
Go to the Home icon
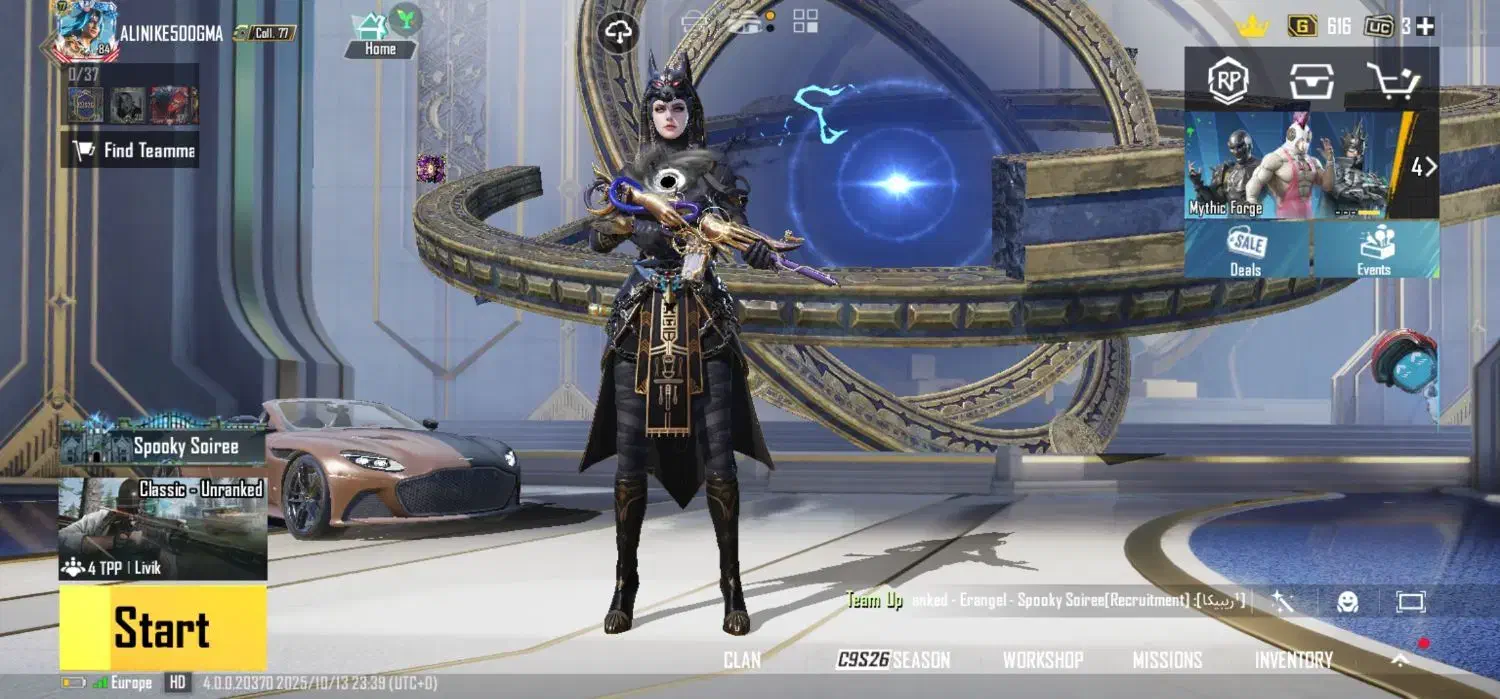[x=379, y=34]
